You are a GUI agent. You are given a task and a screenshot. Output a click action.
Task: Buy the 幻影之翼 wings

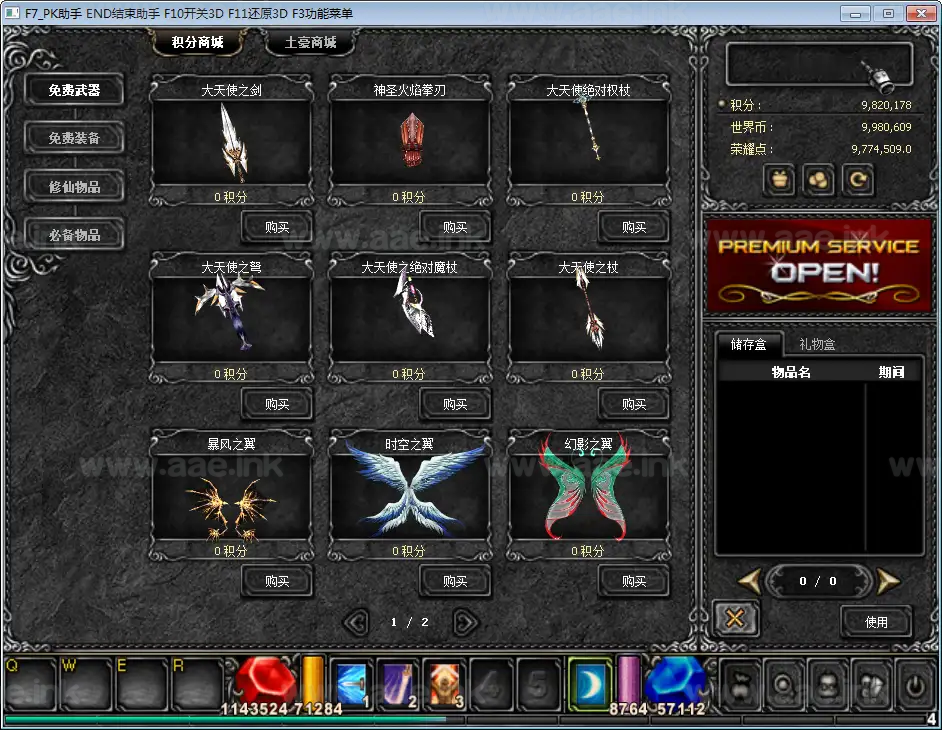click(x=634, y=581)
